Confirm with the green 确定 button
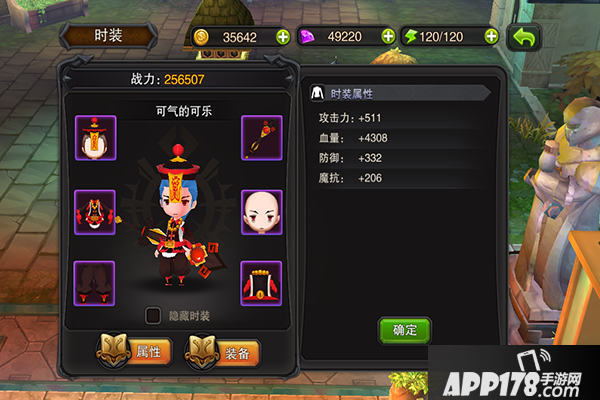This screenshot has height=400, width=600. pyautogui.click(x=404, y=329)
